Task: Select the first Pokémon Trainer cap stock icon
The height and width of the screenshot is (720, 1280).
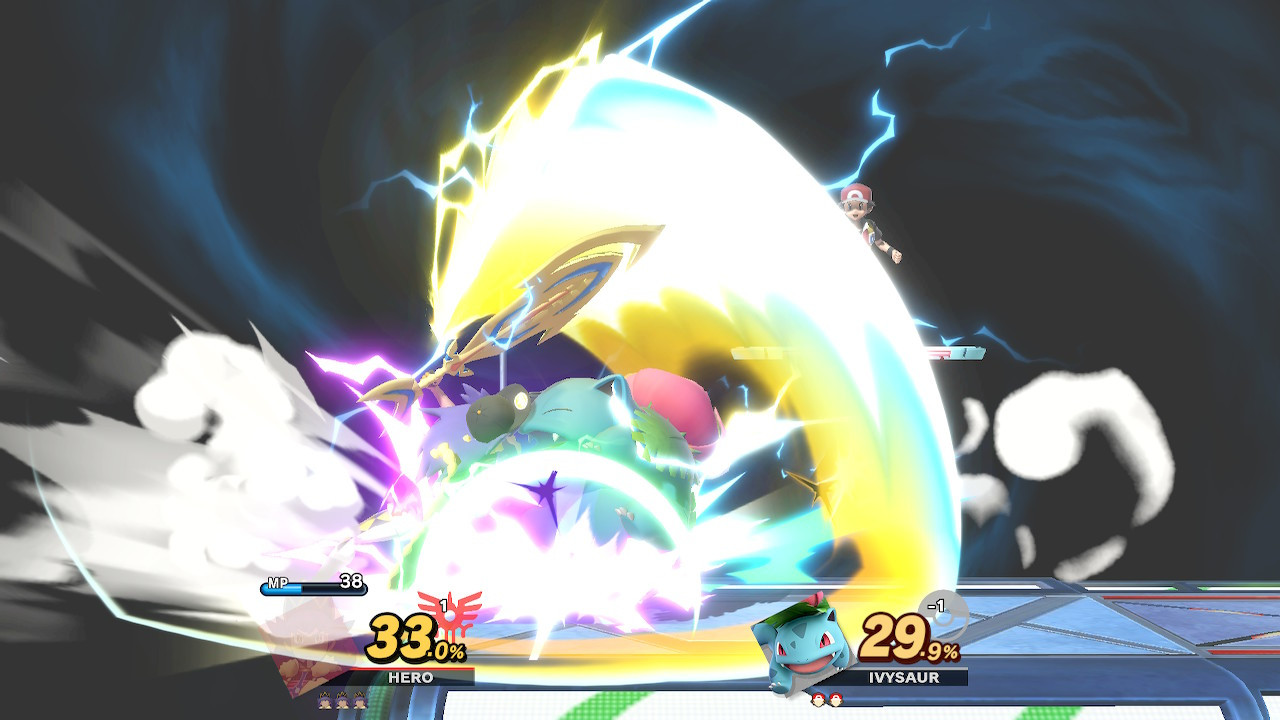Action: point(819,699)
